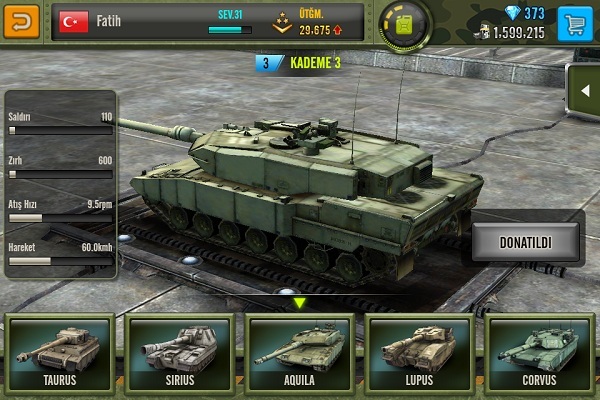Open the green fuel canister gauge
Image resolution: width=600 pixels, height=400 pixels.
point(407,22)
